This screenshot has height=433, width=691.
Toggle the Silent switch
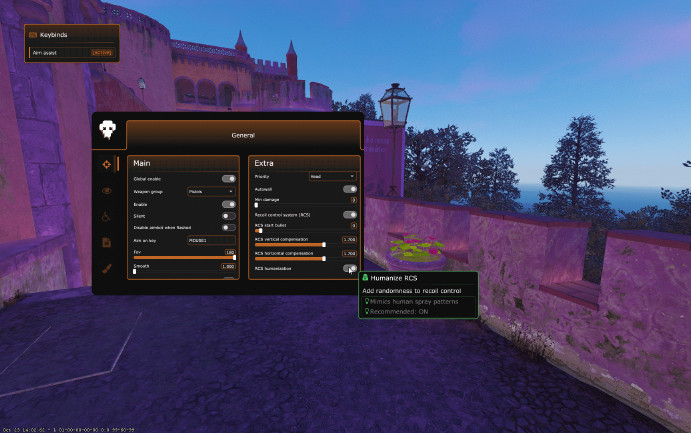[228, 215]
